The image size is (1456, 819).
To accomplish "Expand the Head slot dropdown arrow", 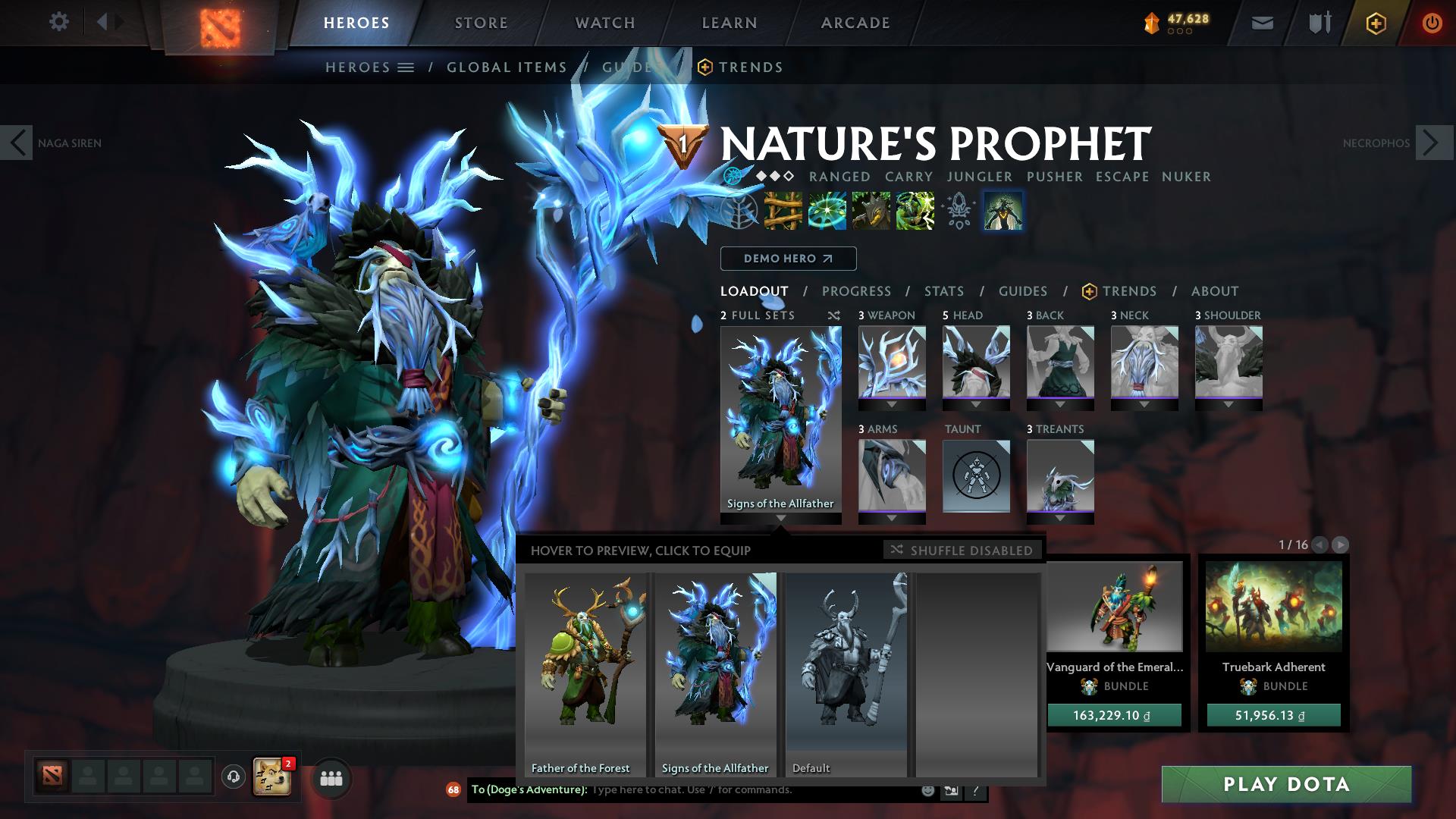I will tap(976, 406).
